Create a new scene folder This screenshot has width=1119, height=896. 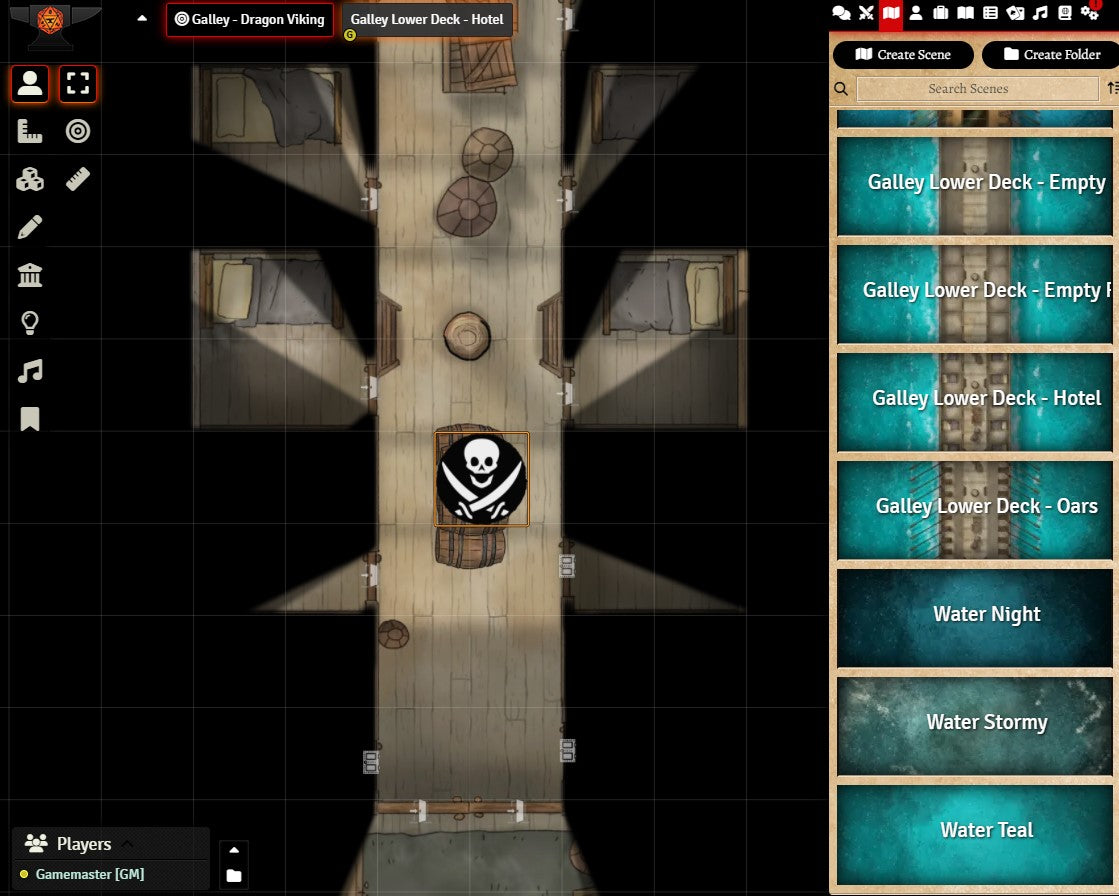[x=1050, y=55]
